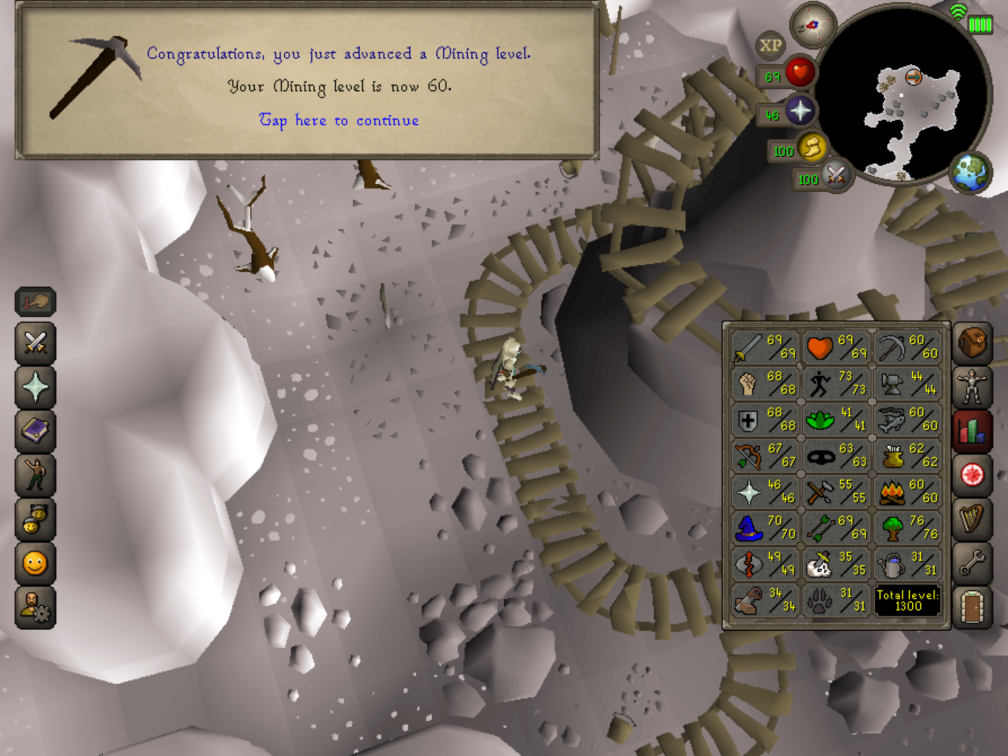The width and height of the screenshot is (1008, 756).
Task: Toggle the run energy orb
Action: point(812,149)
